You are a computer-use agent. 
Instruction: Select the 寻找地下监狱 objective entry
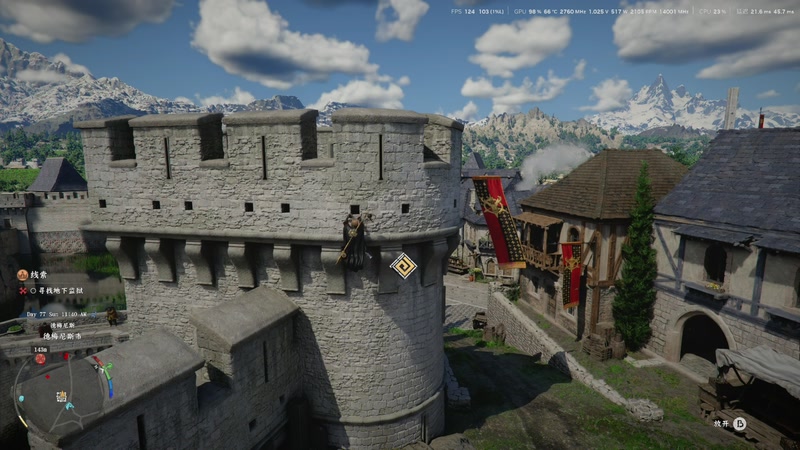tap(60, 291)
